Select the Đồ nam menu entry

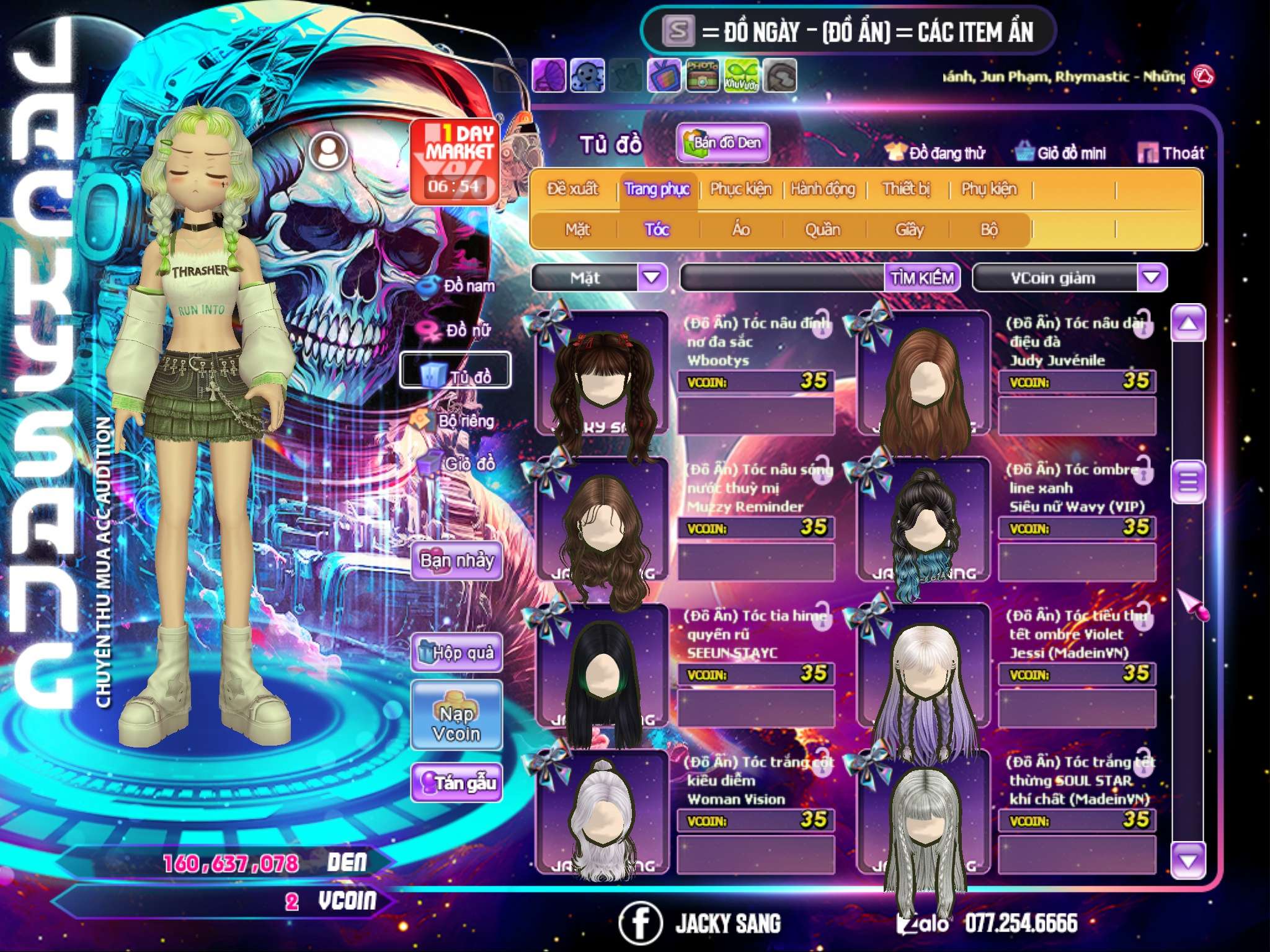458,286
